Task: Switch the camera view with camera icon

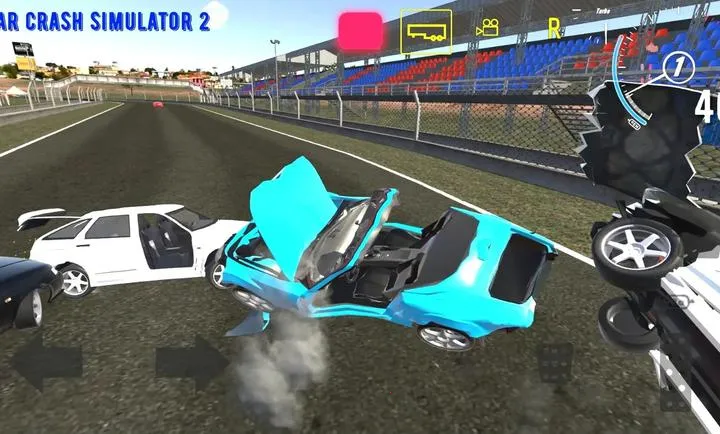Action: point(487,28)
